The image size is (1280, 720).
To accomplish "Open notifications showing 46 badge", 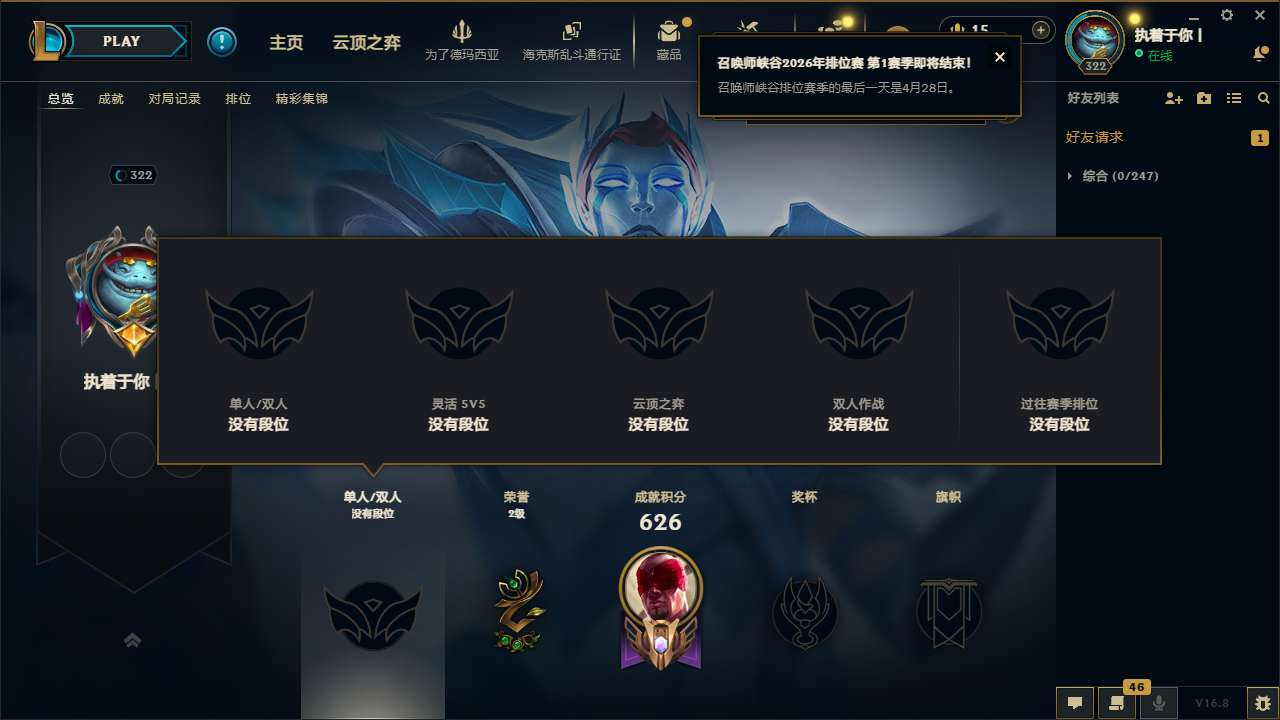I will 1116,703.
